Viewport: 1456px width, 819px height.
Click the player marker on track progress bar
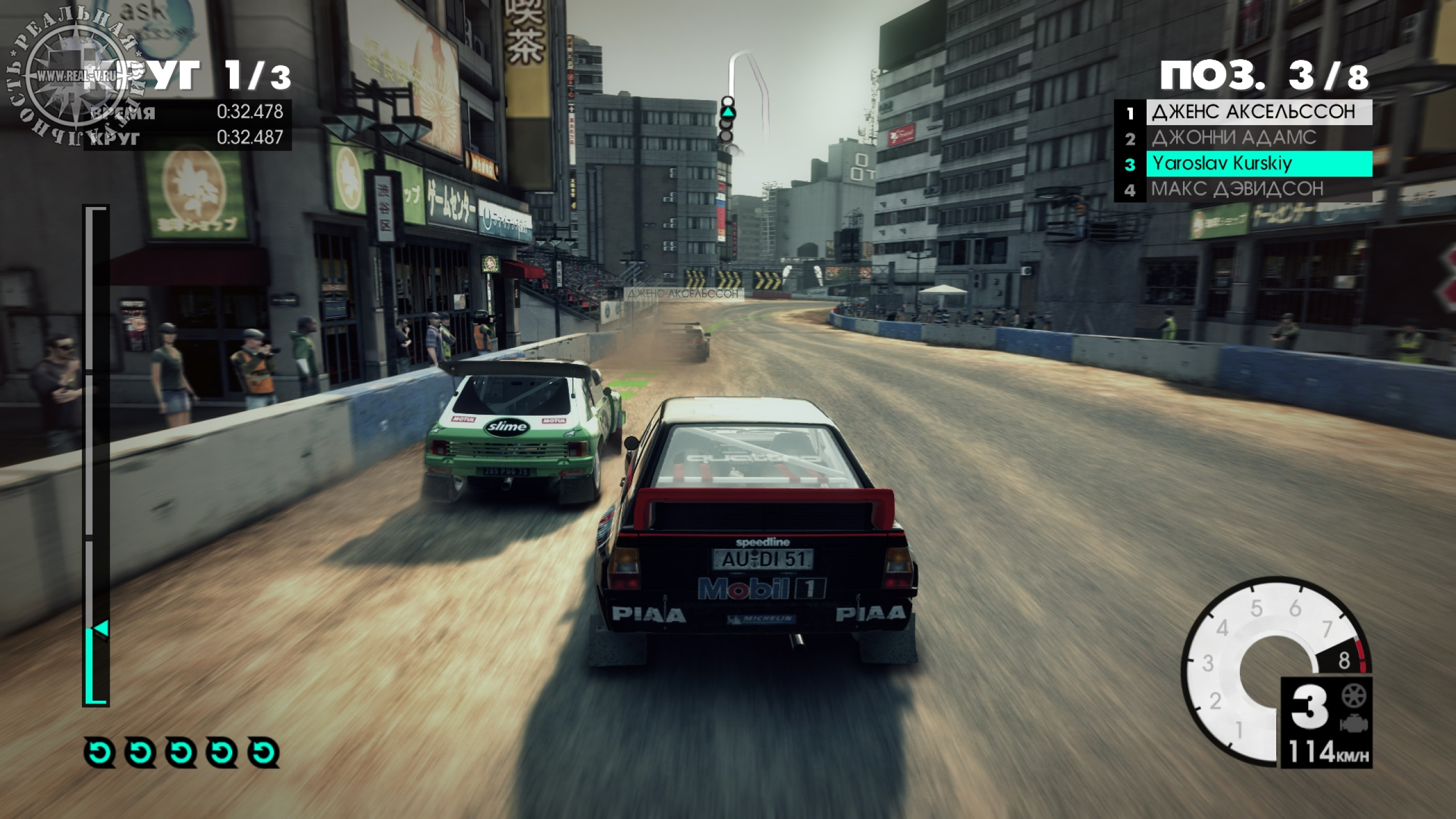click(101, 629)
